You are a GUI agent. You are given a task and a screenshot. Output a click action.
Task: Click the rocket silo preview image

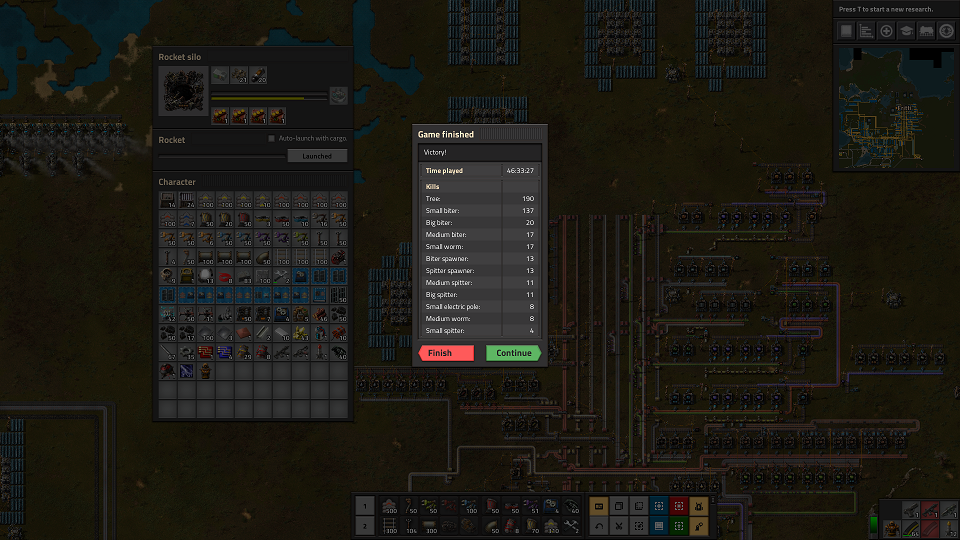tap(182, 91)
